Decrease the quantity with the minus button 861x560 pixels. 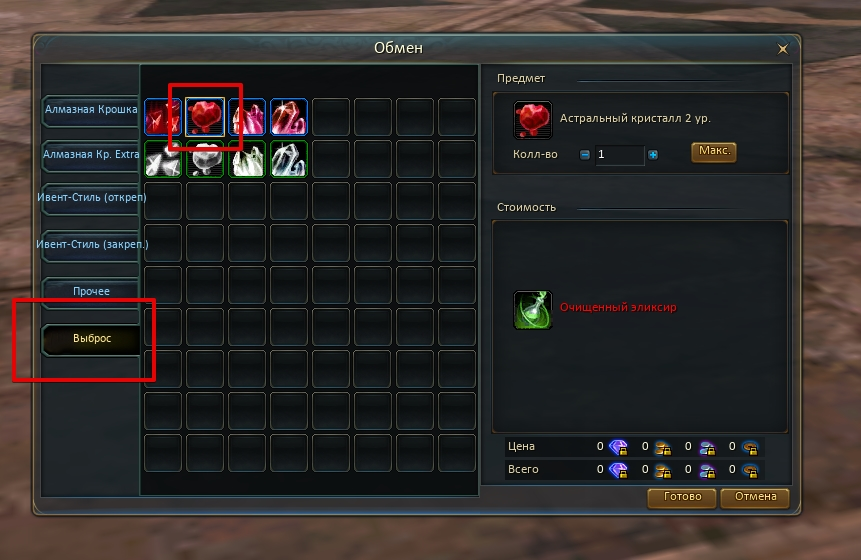[584, 155]
